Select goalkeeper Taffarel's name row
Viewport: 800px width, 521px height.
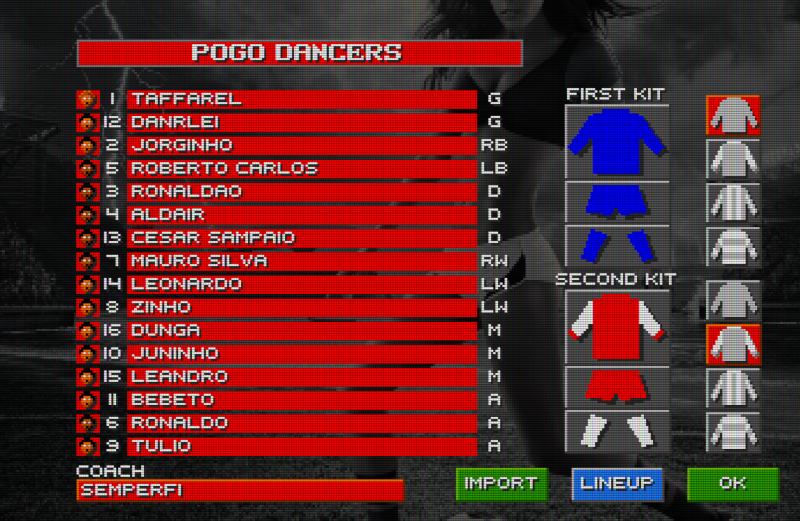click(301, 99)
